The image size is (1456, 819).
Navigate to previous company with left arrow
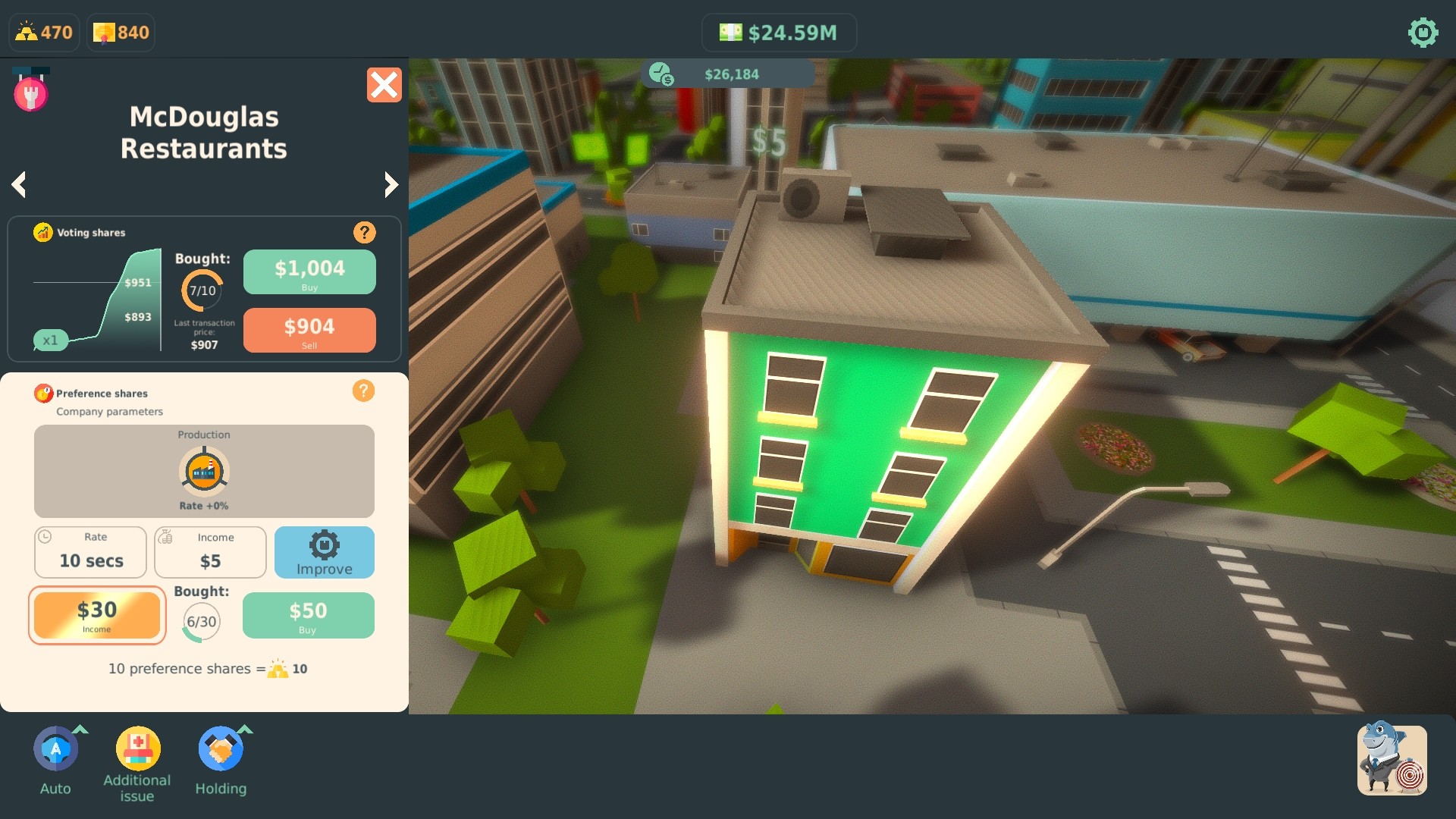point(19,184)
